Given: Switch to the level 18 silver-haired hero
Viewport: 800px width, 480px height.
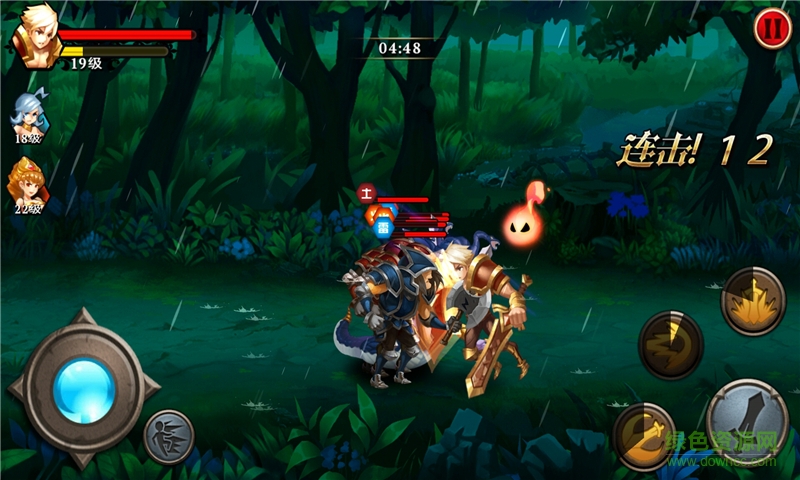Looking at the screenshot, I should coord(27,114).
